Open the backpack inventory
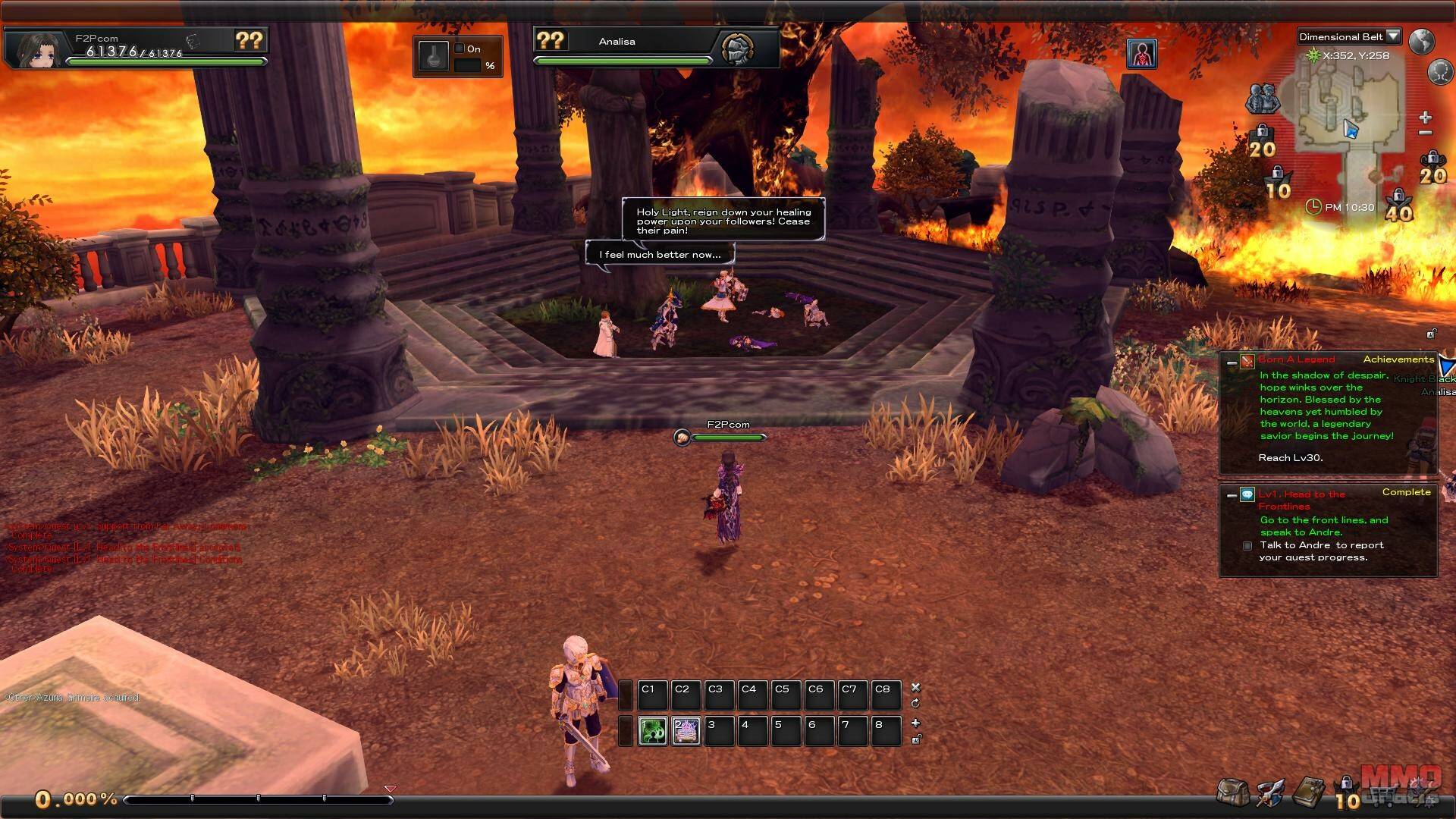The image size is (1456, 819). (x=1232, y=792)
